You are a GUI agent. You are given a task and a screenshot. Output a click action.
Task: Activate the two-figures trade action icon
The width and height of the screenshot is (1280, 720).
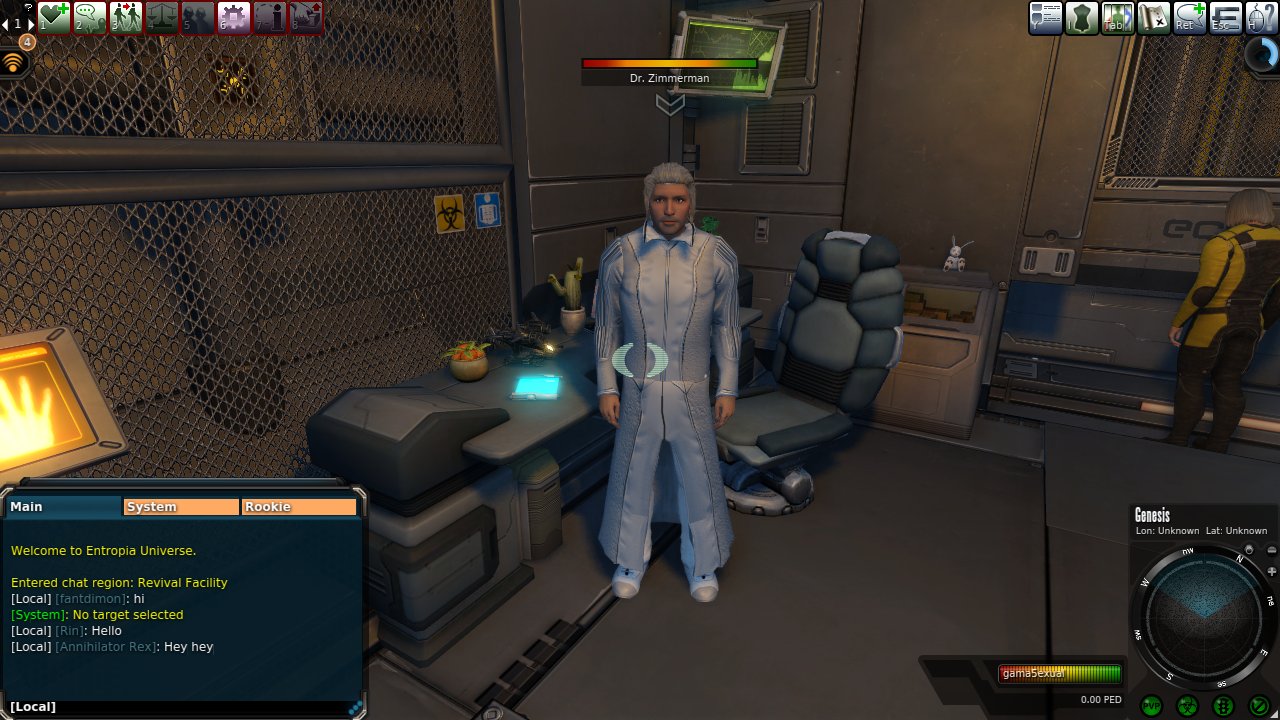[x=126, y=17]
